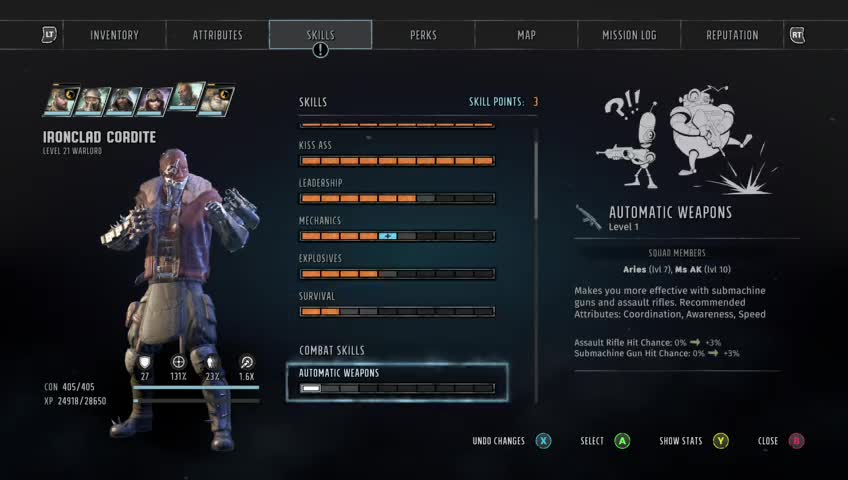Open the Map tab
848x480 pixels.
pyautogui.click(x=526, y=35)
